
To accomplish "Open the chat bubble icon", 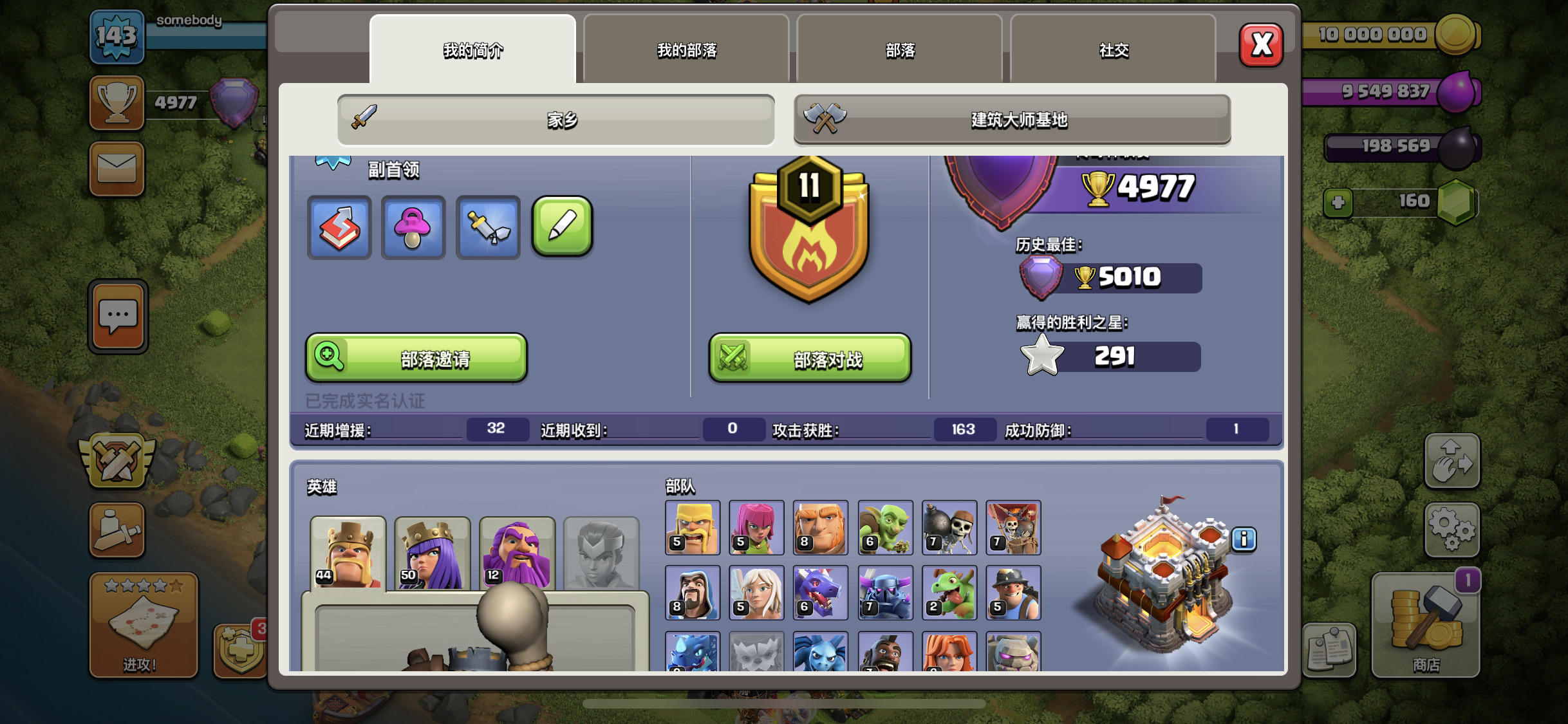I will pos(117,315).
